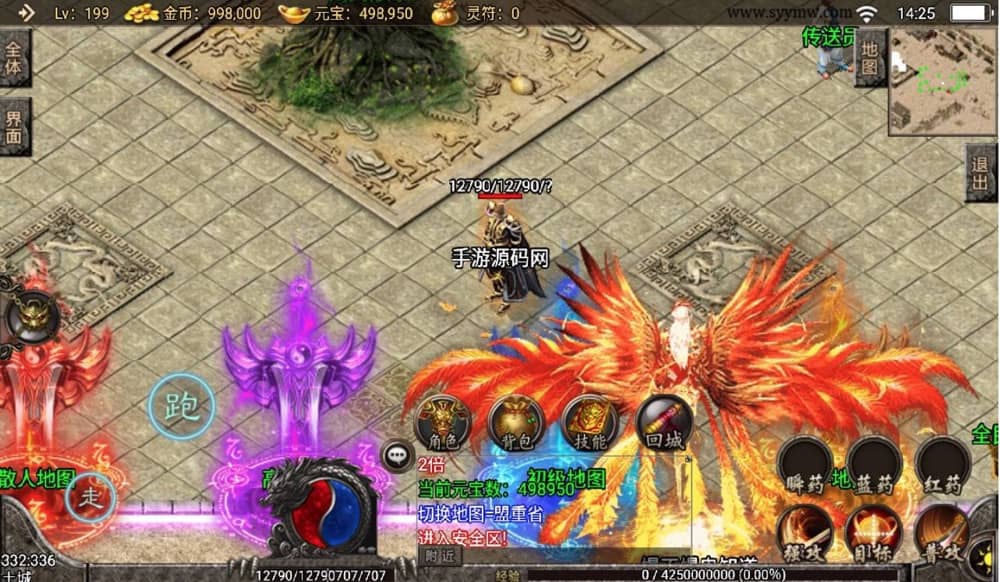Click the arrow icon beside the level
The height and width of the screenshot is (582, 1000).
(x=26, y=13)
